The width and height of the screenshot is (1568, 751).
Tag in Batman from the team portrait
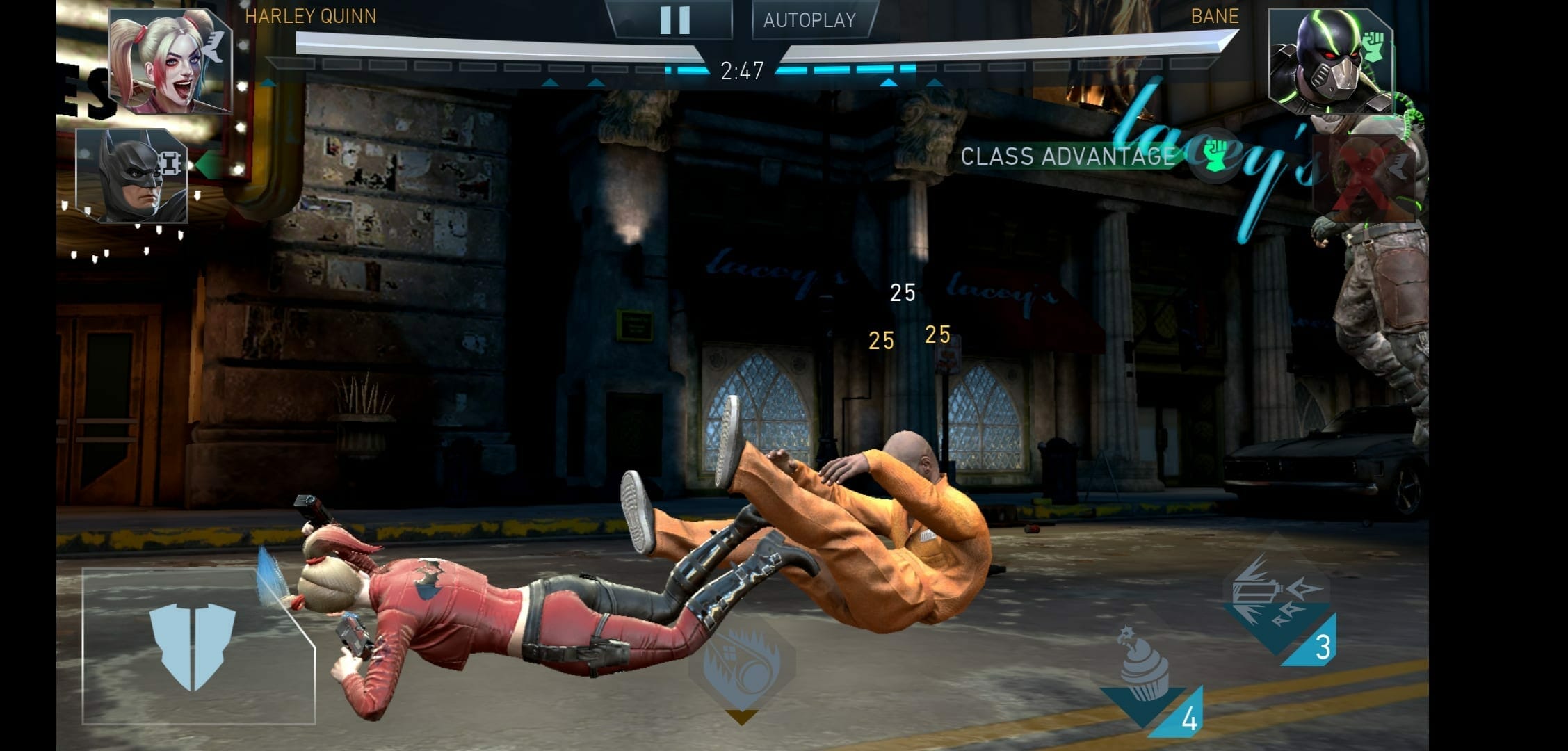click(132, 175)
